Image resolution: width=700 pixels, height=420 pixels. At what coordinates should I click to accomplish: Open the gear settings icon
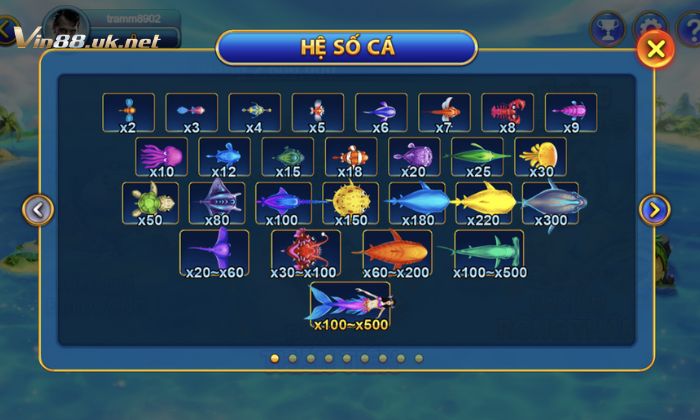click(650, 23)
